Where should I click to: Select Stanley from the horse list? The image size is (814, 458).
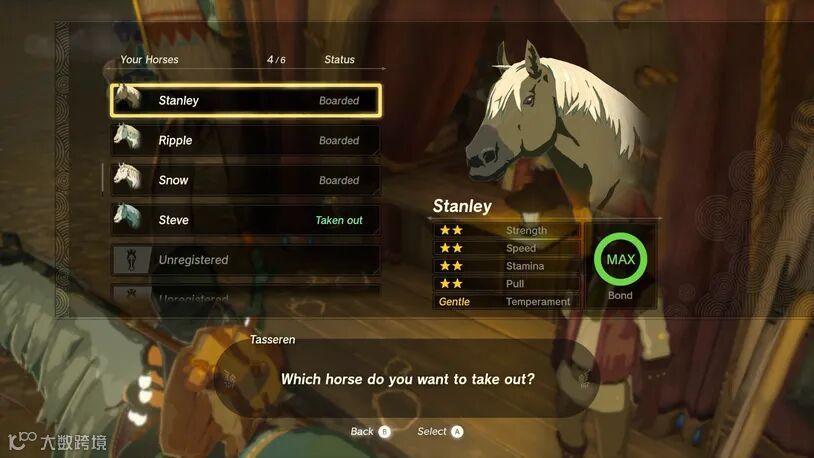[x=245, y=100]
